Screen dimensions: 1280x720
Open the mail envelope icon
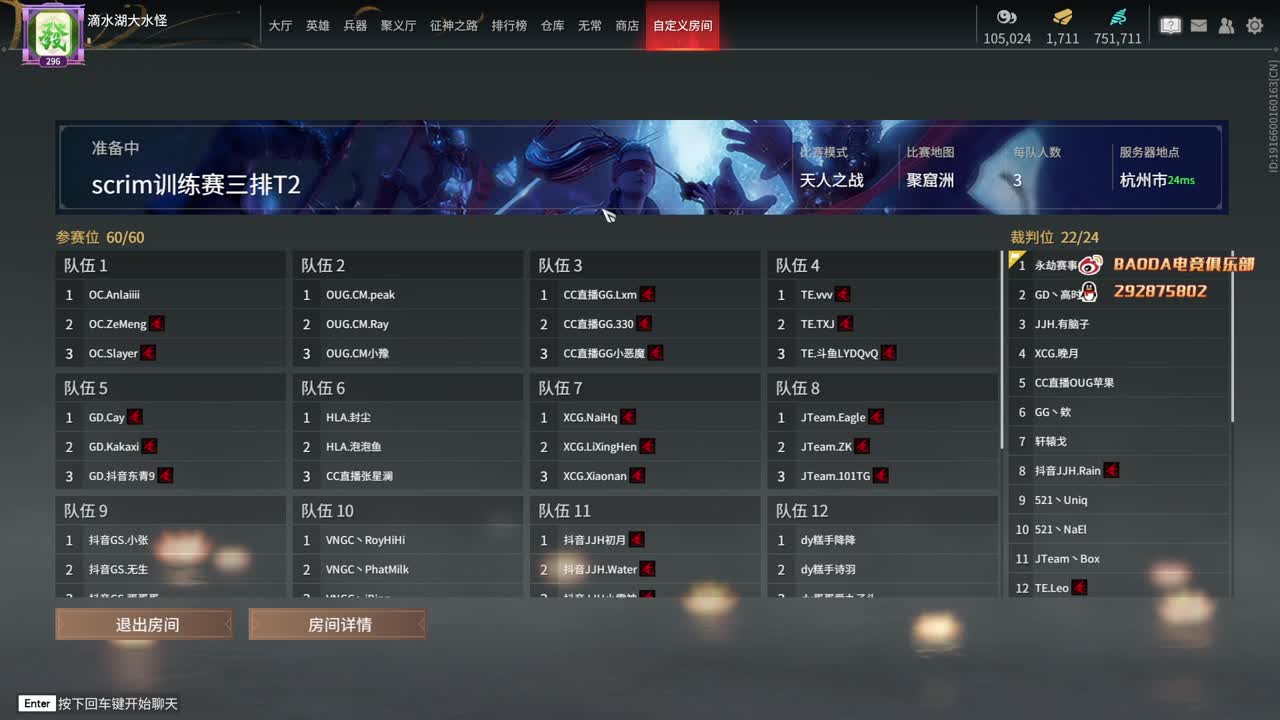[x=1198, y=25]
